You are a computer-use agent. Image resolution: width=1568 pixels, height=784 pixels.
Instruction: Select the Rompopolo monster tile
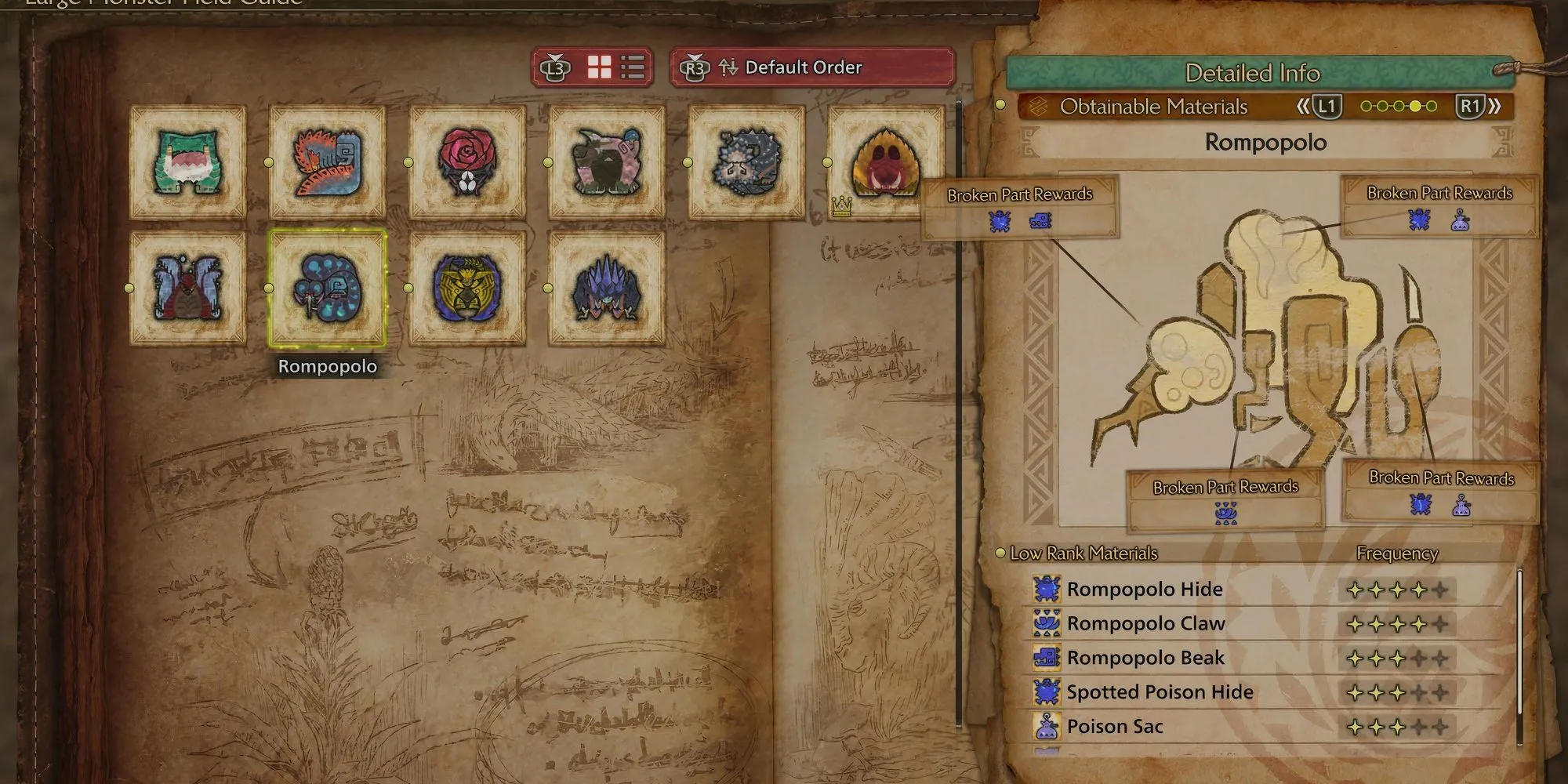point(328,289)
